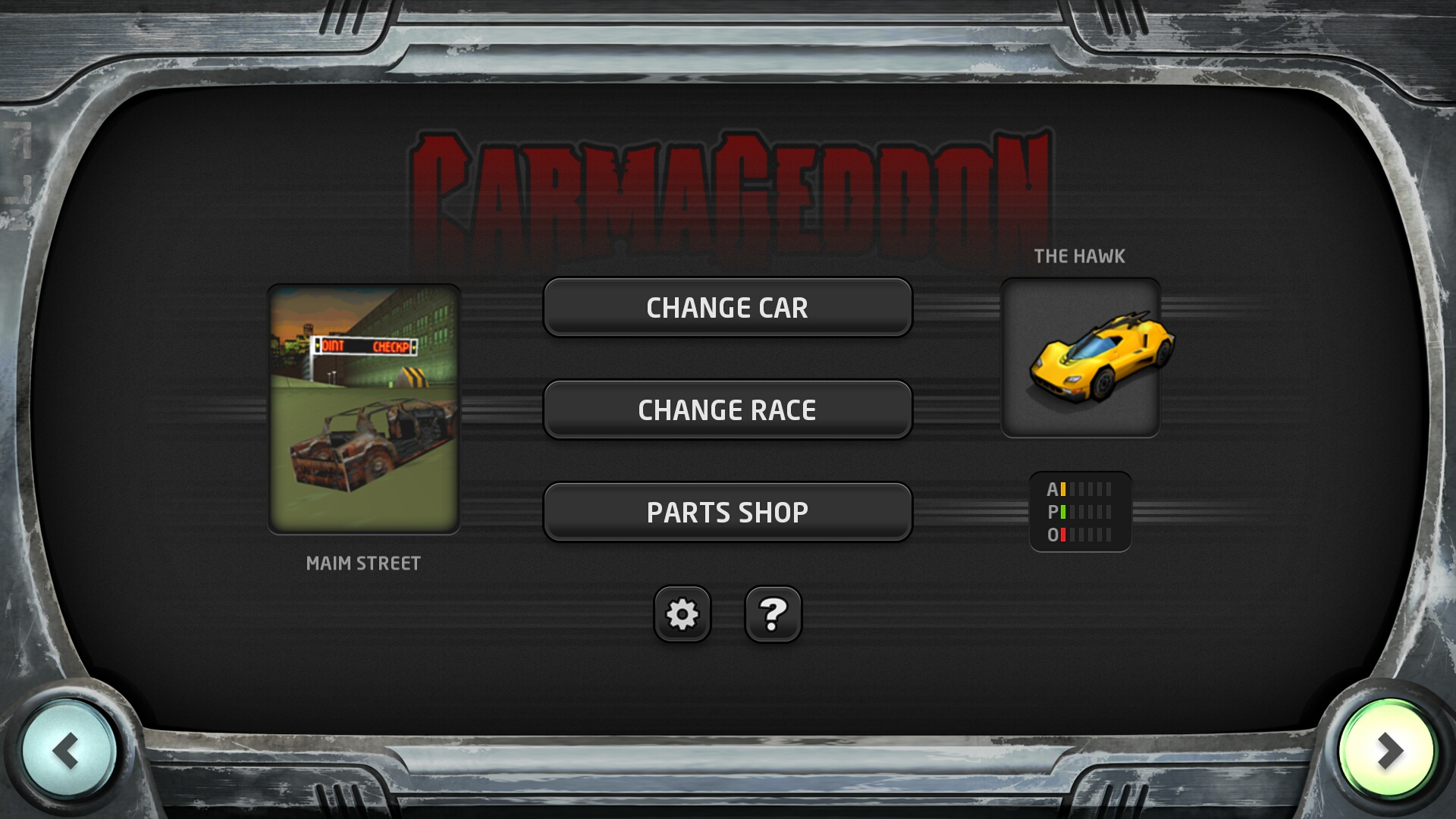Viewport: 1456px width, 819px height.
Task: Open the Change Car menu
Action: pyautogui.click(x=727, y=307)
